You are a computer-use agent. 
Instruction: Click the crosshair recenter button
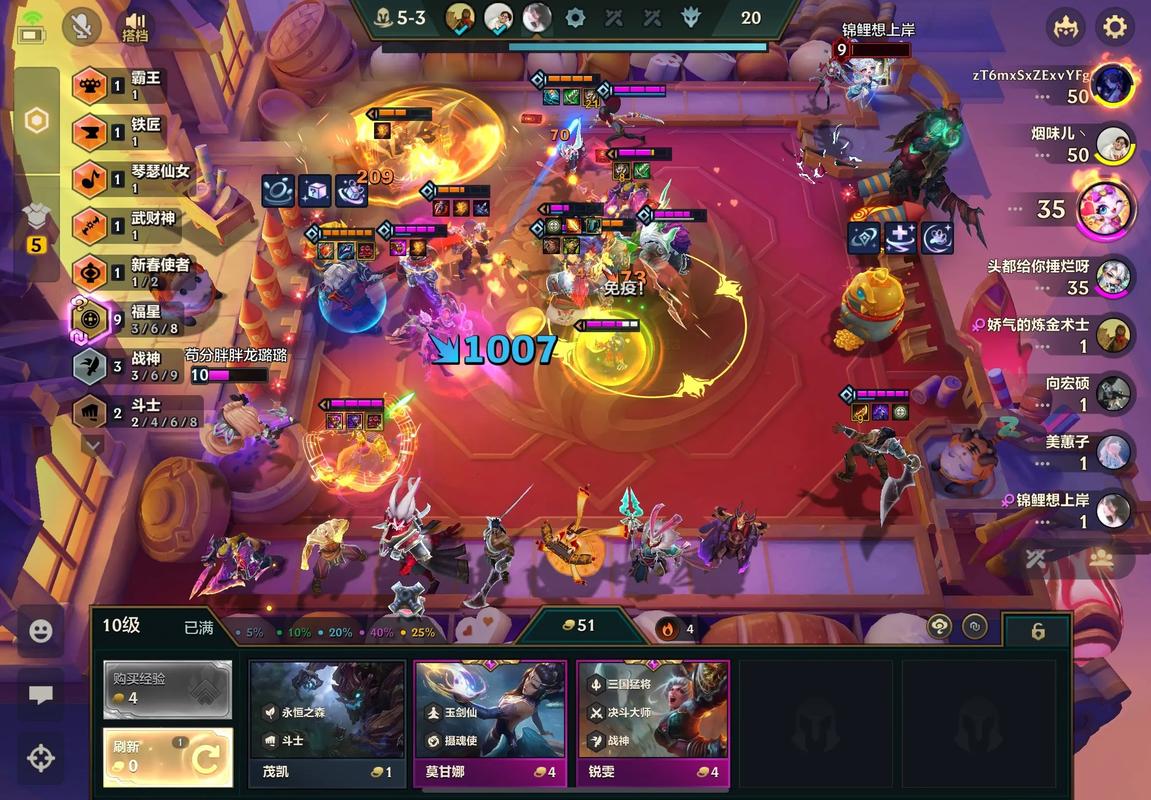tap(40, 758)
